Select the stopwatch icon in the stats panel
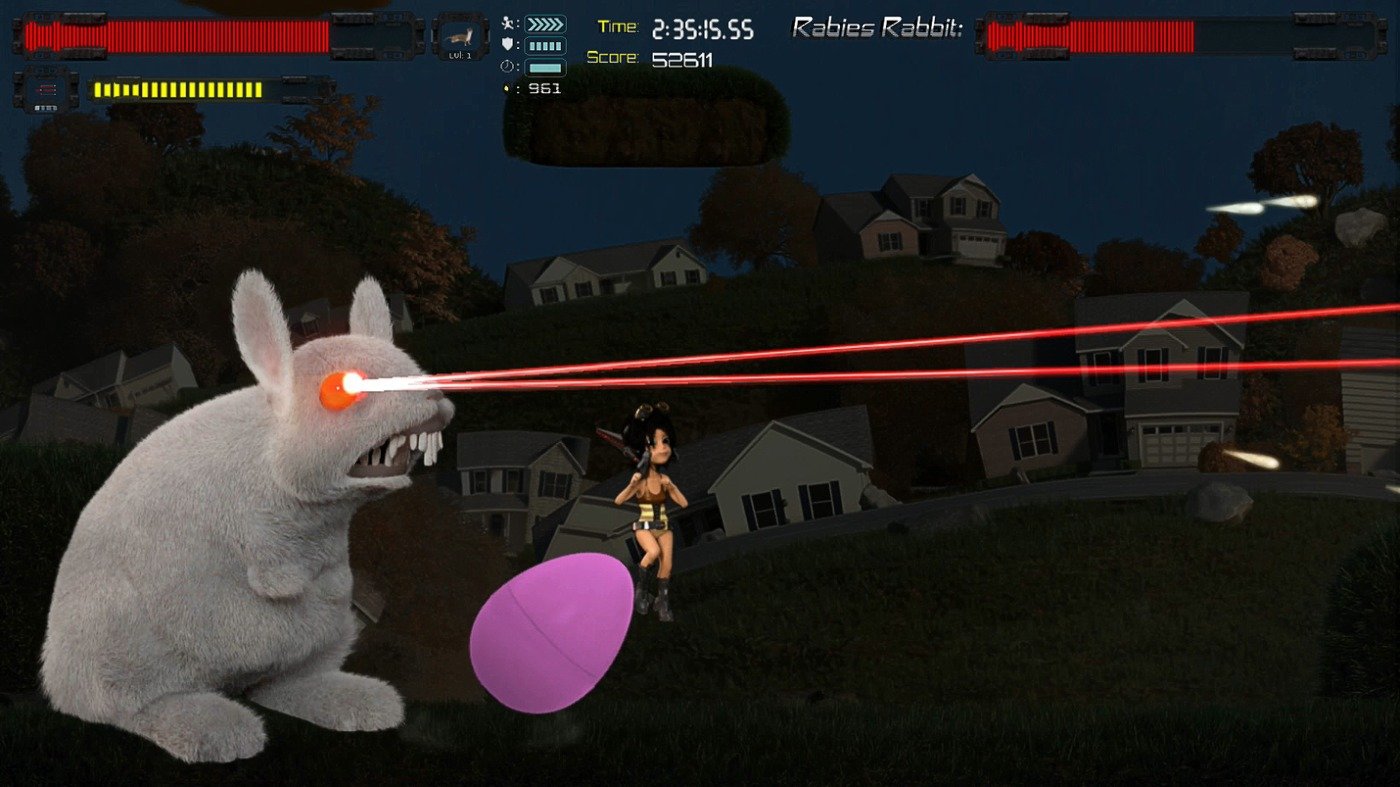1400x787 pixels. click(506, 66)
